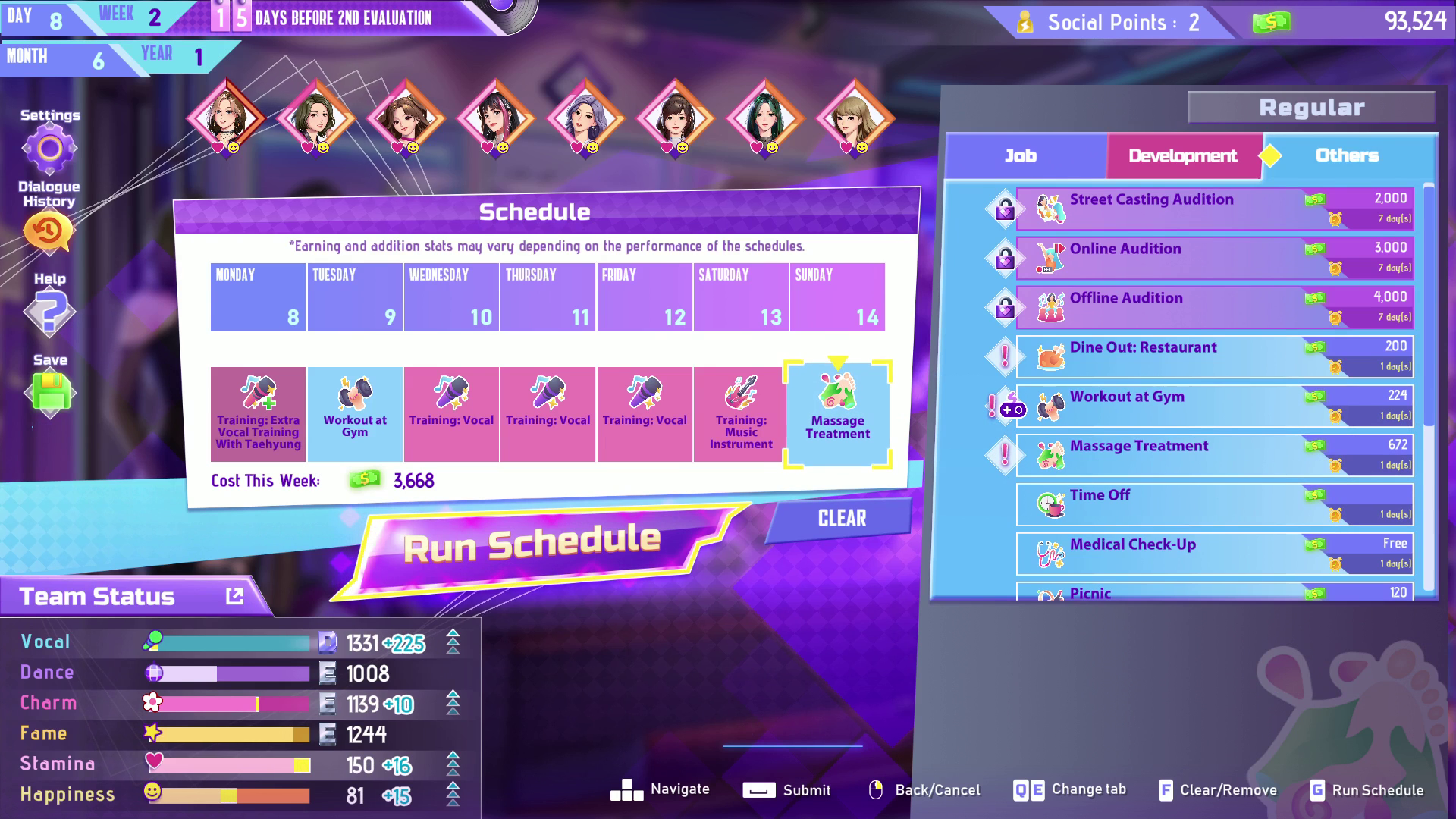1456x819 pixels.
Task: Click the Stamina progress bar
Action: (x=227, y=764)
